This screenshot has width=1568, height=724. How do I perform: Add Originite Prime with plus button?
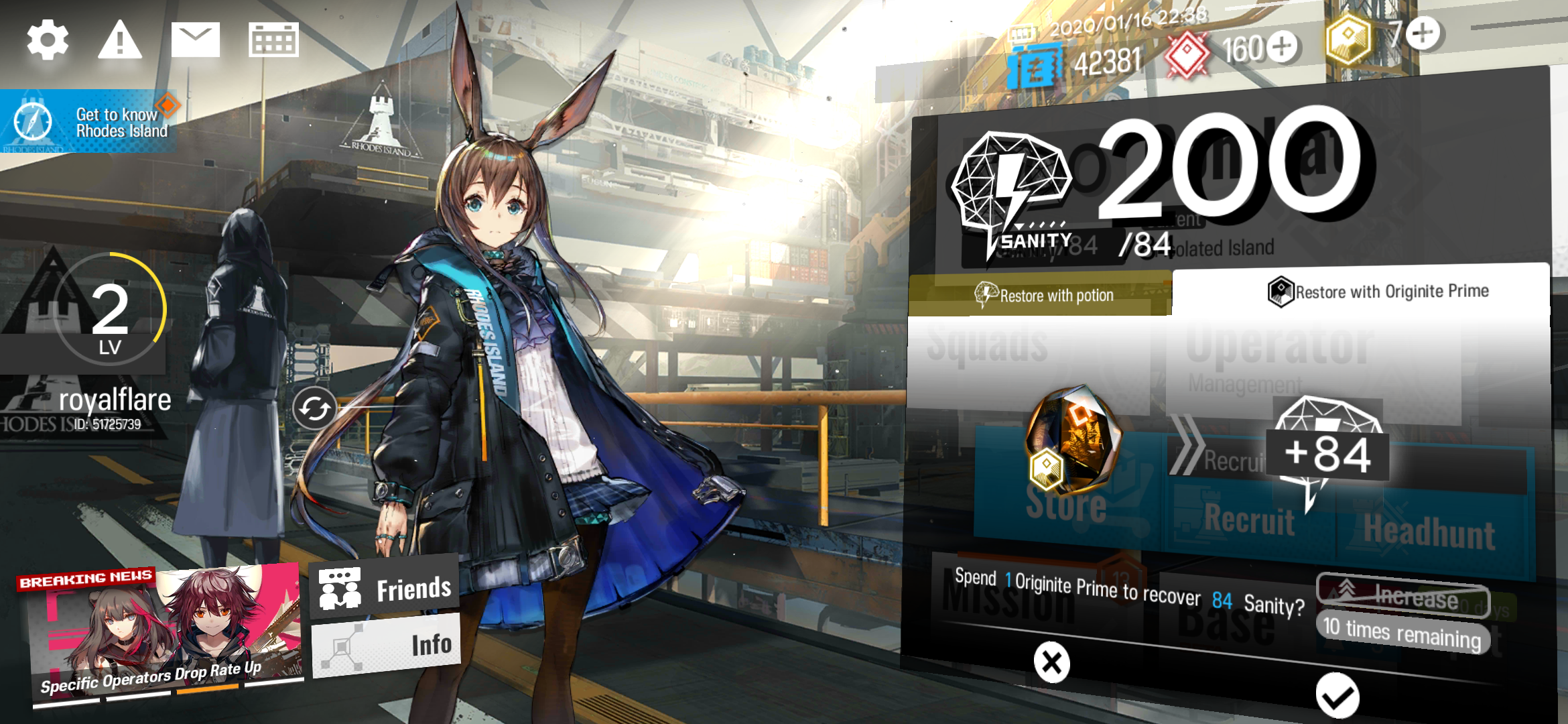click(x=1423, y=34)
